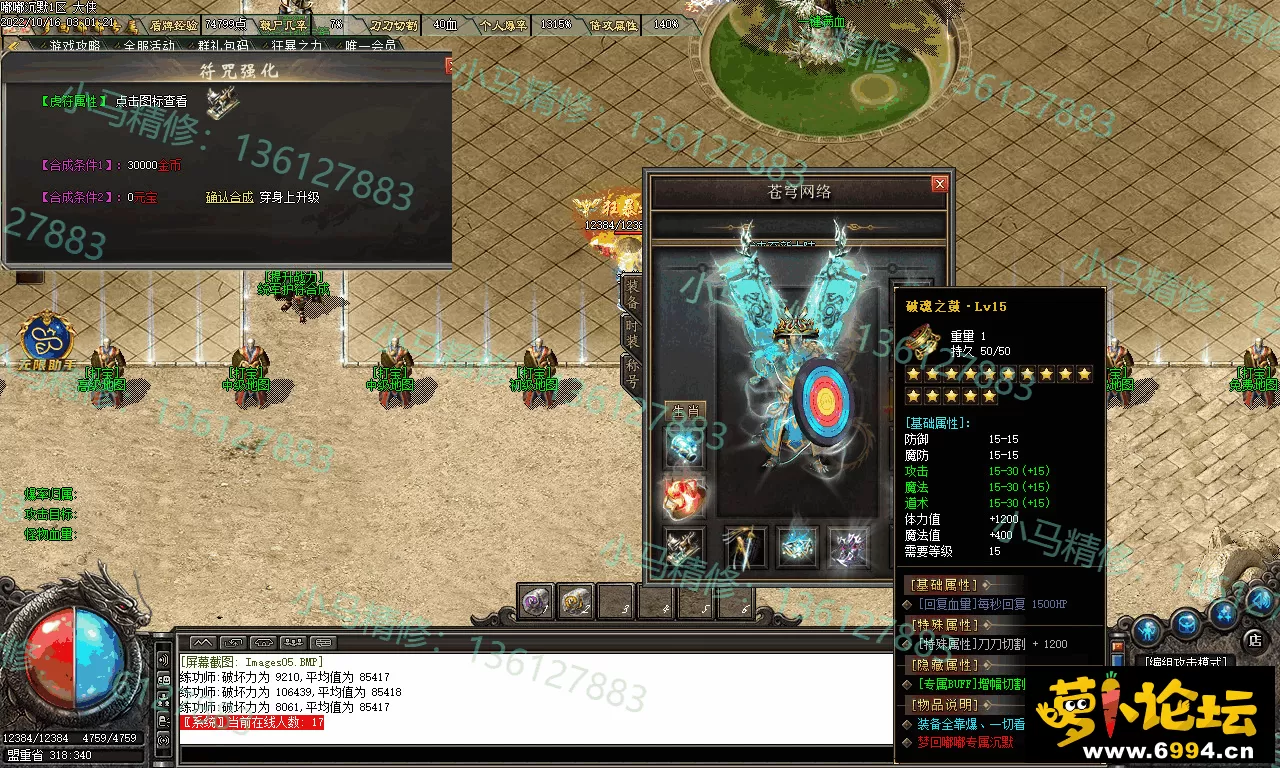Click the 生肖 zodiac button
The height and width of the screenshot is (768, 1280).
pyautogui.click(x=685, y=410)
